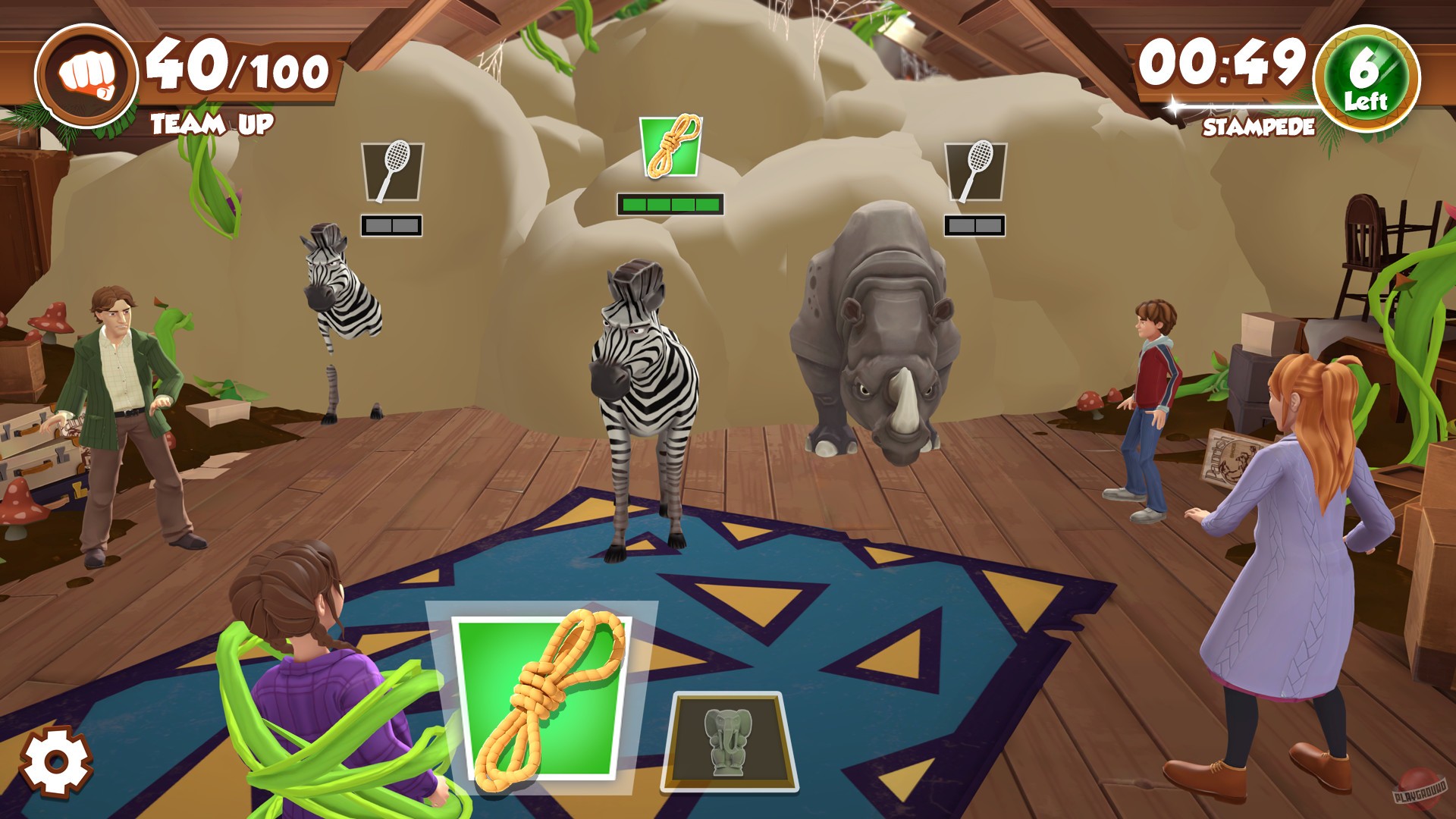This screenshot has height=819, width=1456.
Task: Click the STAMPEDE label banner
Action: click(x=1259, y=127)
